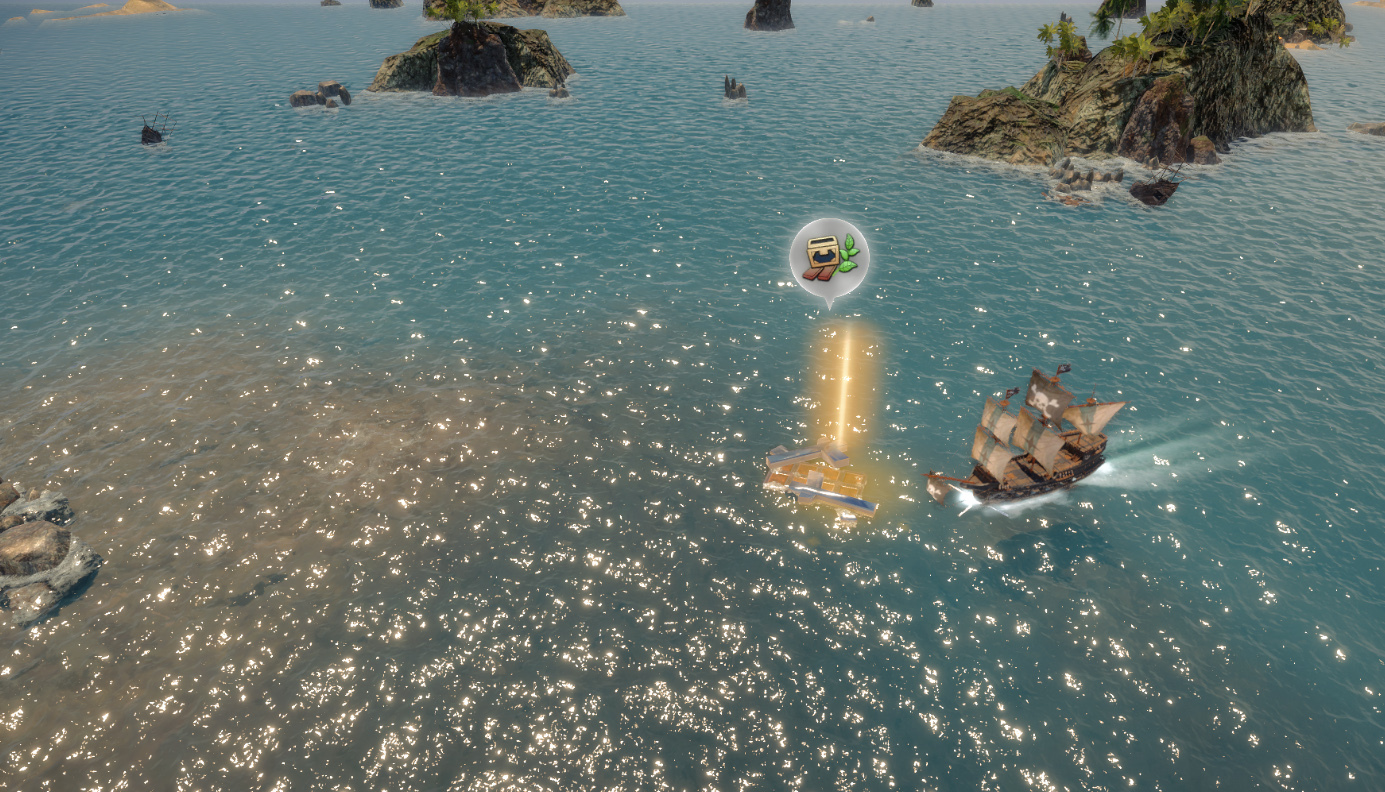Click the wooden planks shown in the loot icon
1385x792 pixels.
[x=818, y=274]
